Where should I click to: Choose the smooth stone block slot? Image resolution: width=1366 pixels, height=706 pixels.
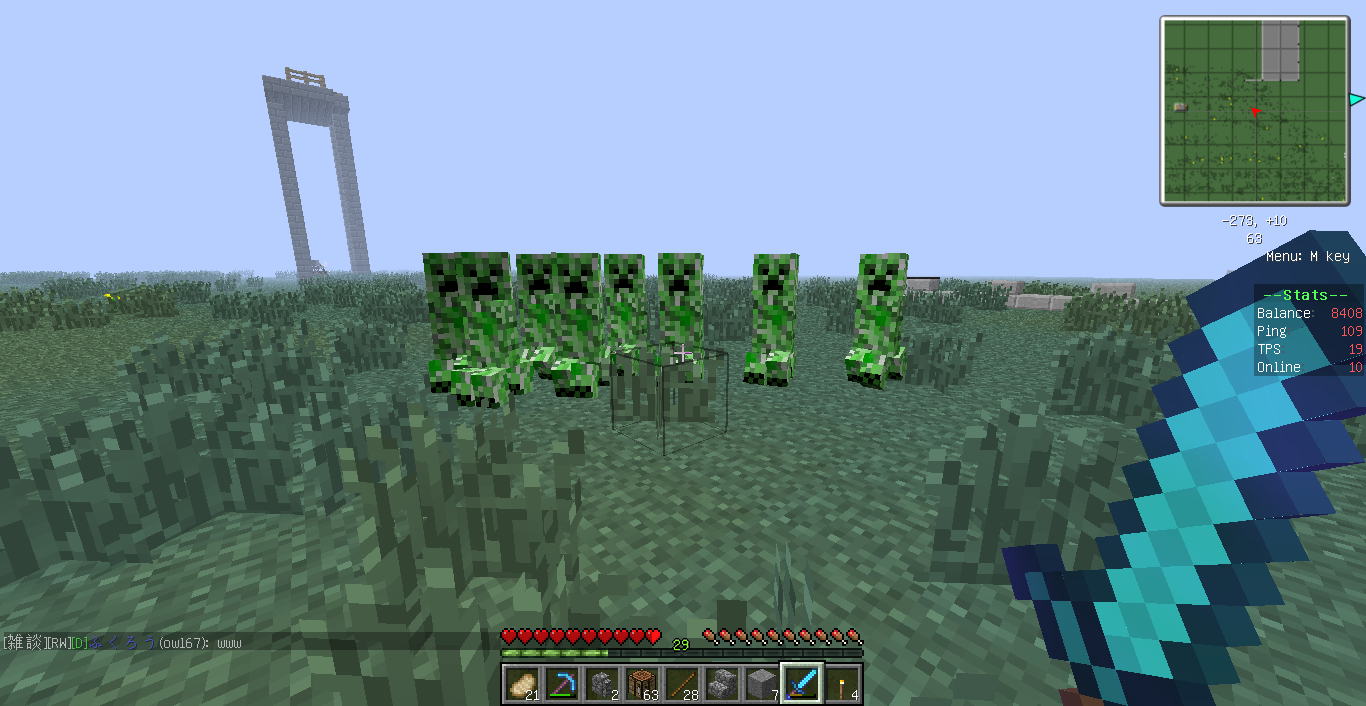761,684
